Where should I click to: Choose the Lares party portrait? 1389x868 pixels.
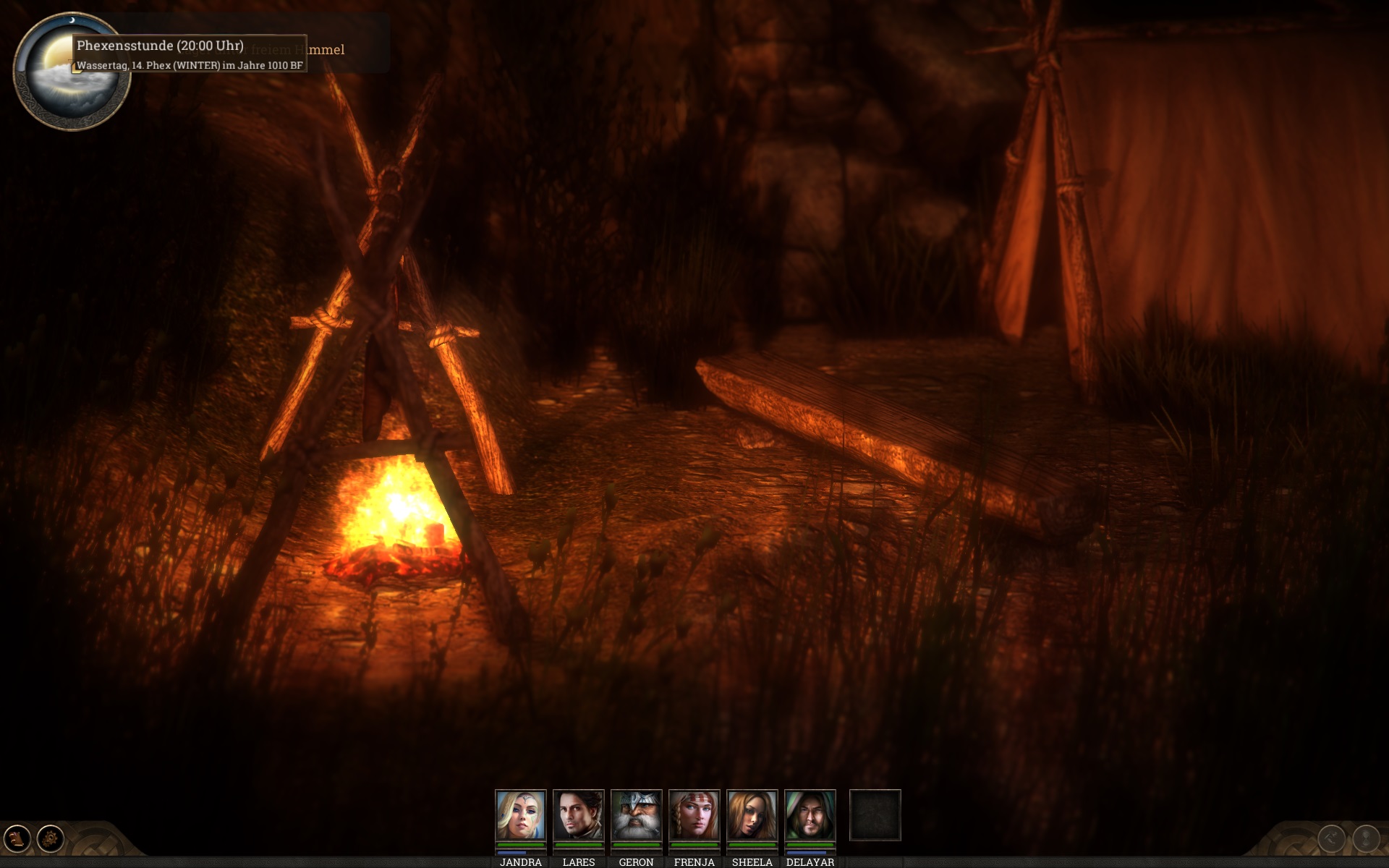[578, 814]
